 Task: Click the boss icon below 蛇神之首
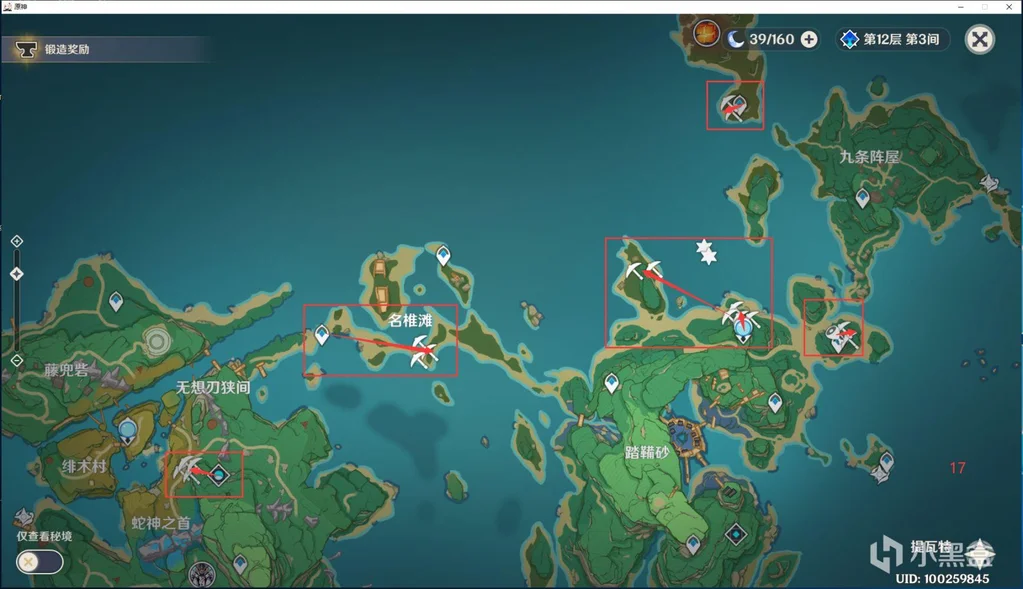203,573
